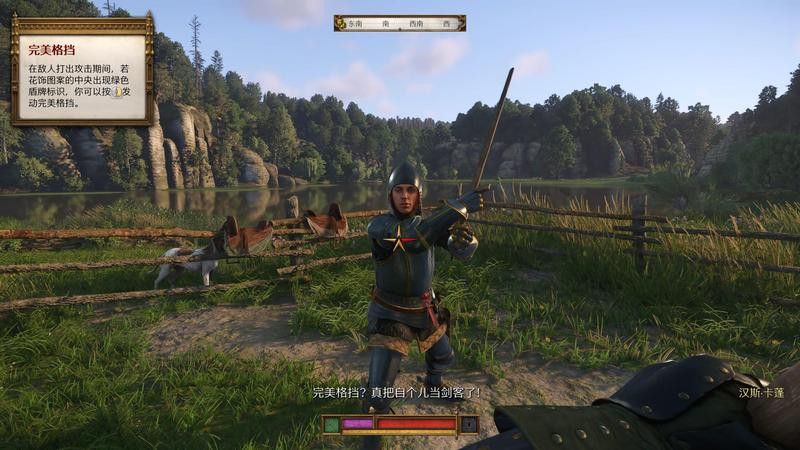Click the green square status icon
The height and width of the screenshot is (450, 800).
click(330, 424)
